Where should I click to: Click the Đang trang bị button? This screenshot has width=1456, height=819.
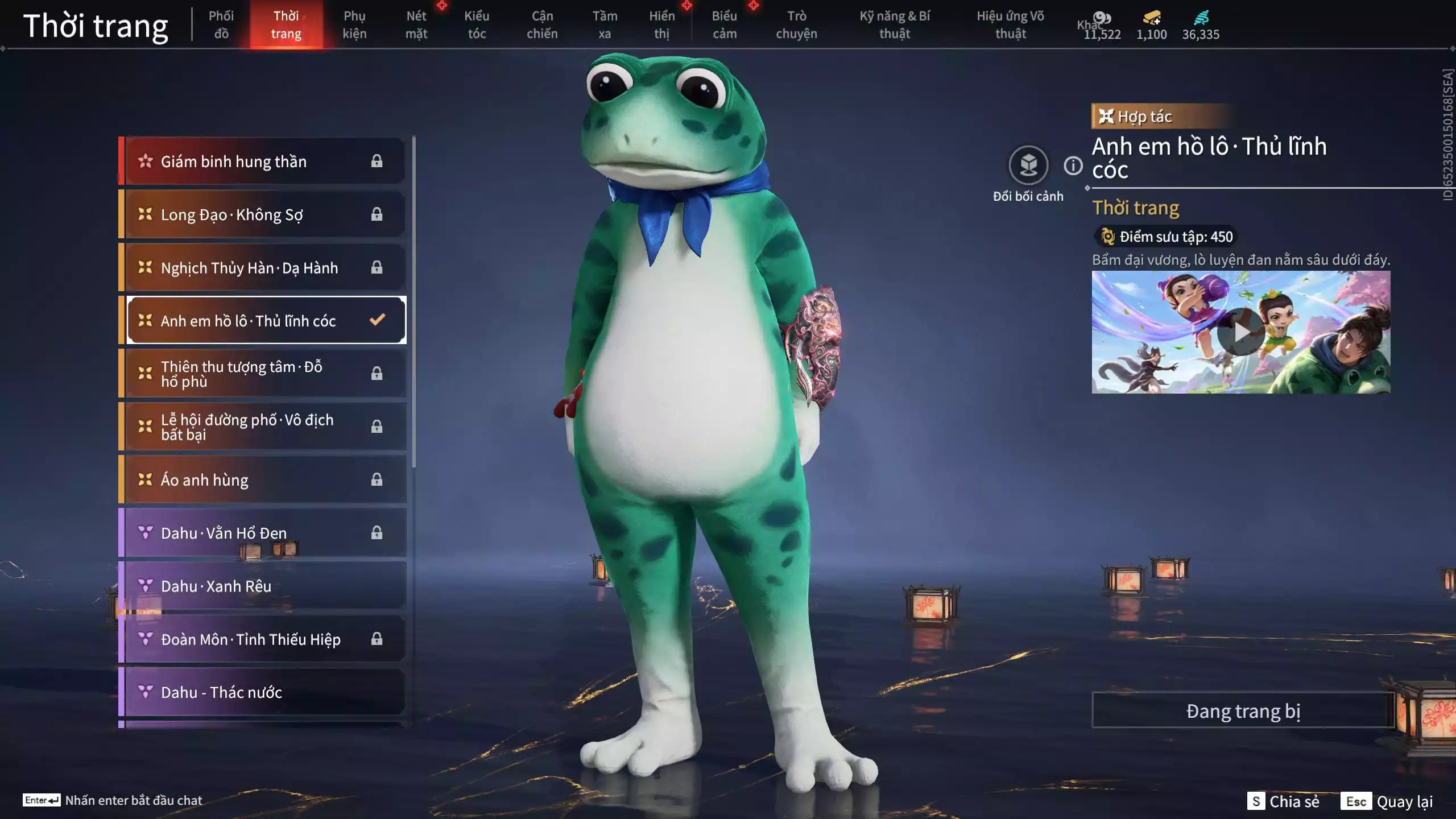tap(1243, 711)
